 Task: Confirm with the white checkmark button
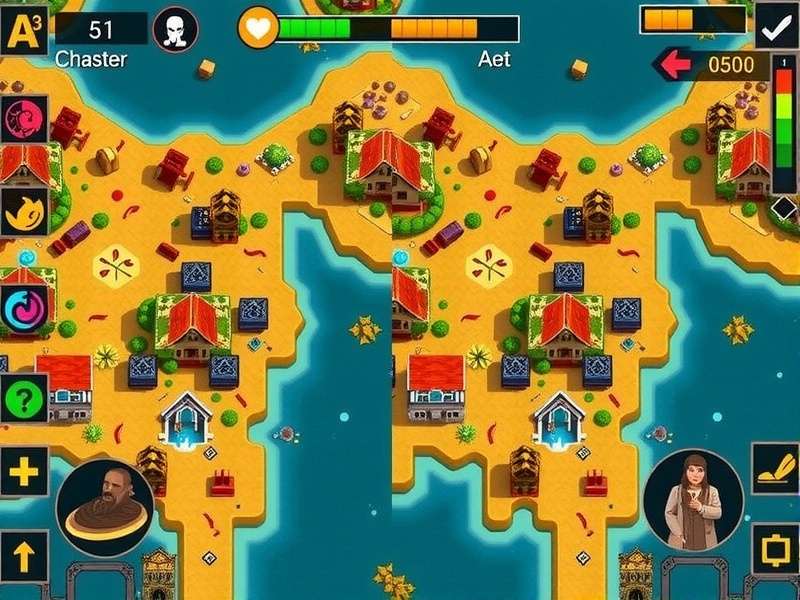[x=774, y=30]
